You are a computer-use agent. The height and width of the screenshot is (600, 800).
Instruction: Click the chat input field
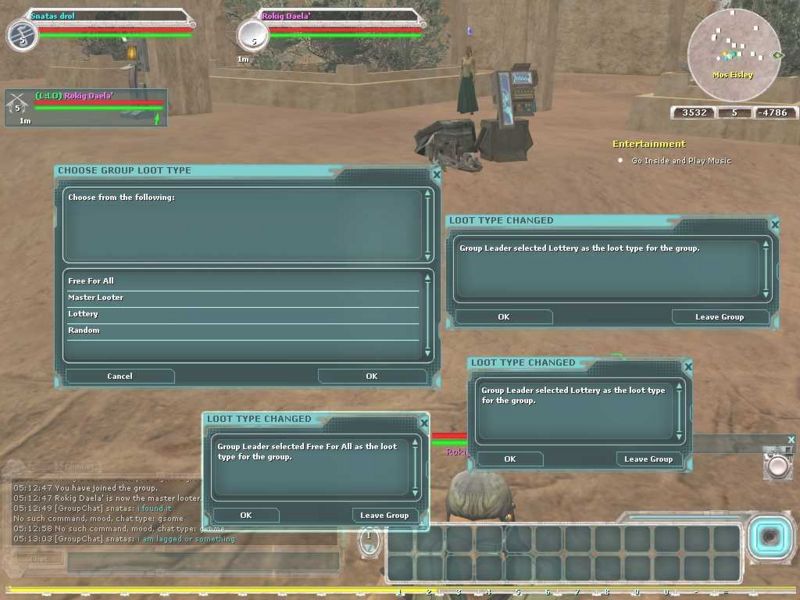(200, 562)
